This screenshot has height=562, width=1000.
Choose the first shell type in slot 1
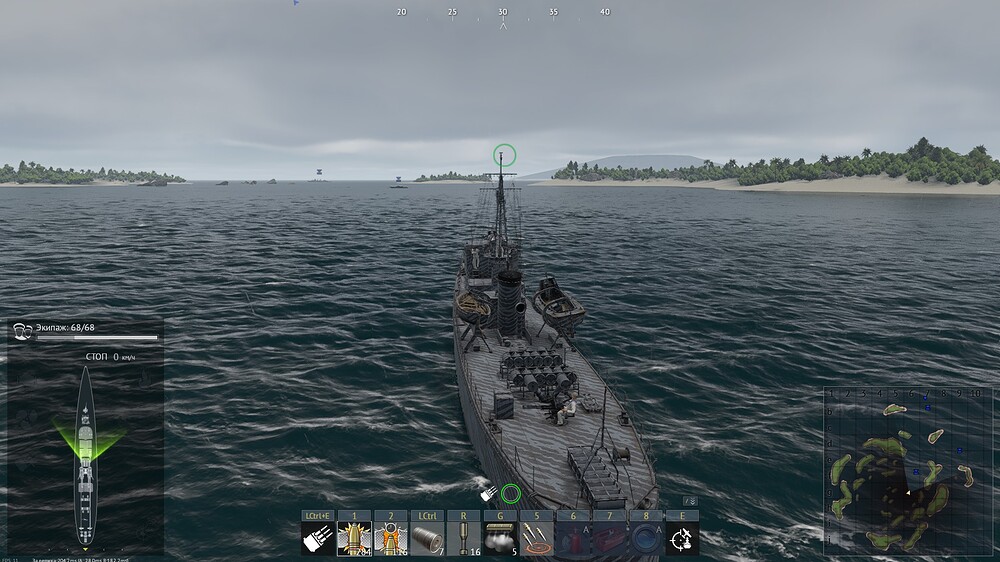coord(354,538)
